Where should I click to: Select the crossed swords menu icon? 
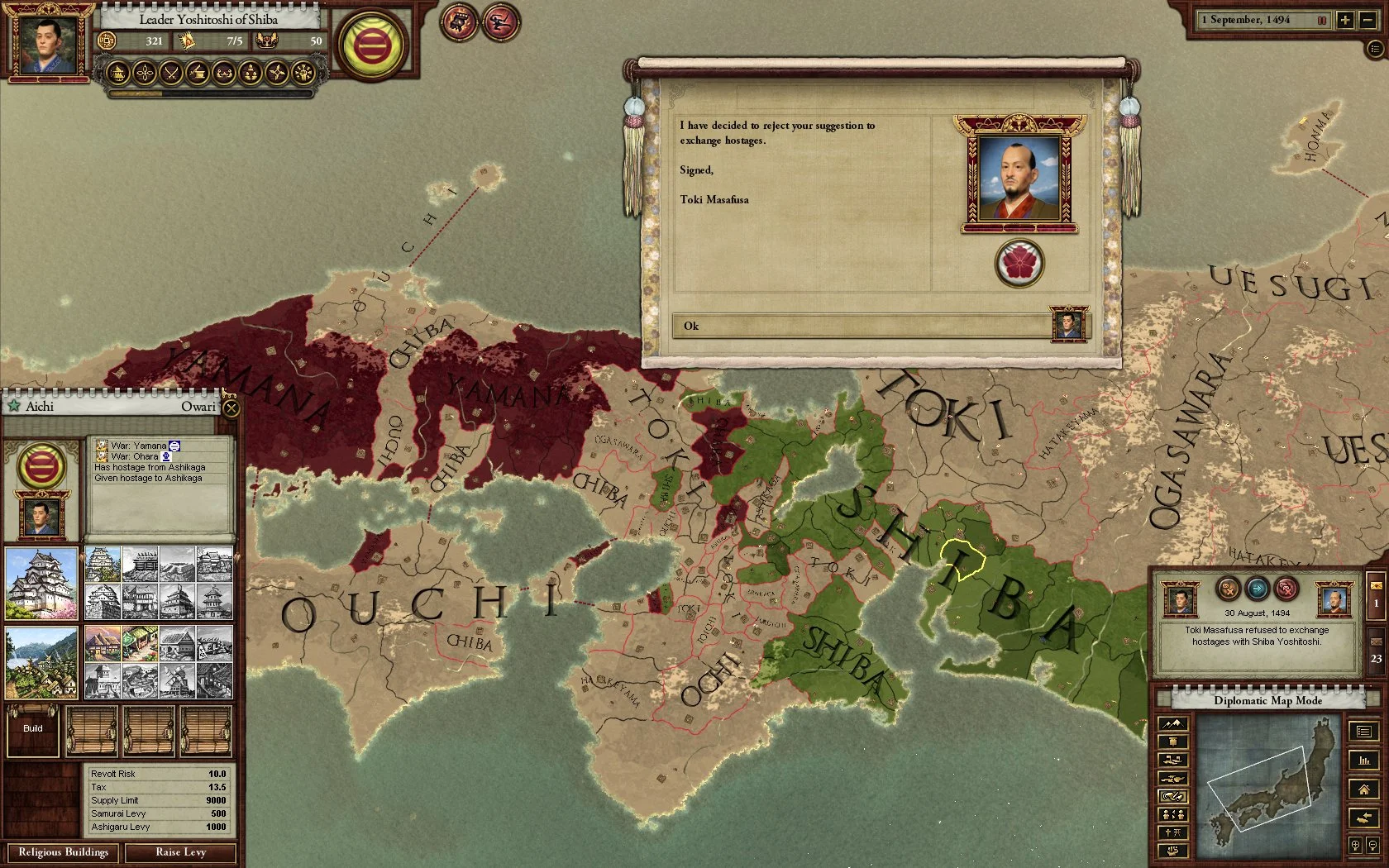click(171, 74)
